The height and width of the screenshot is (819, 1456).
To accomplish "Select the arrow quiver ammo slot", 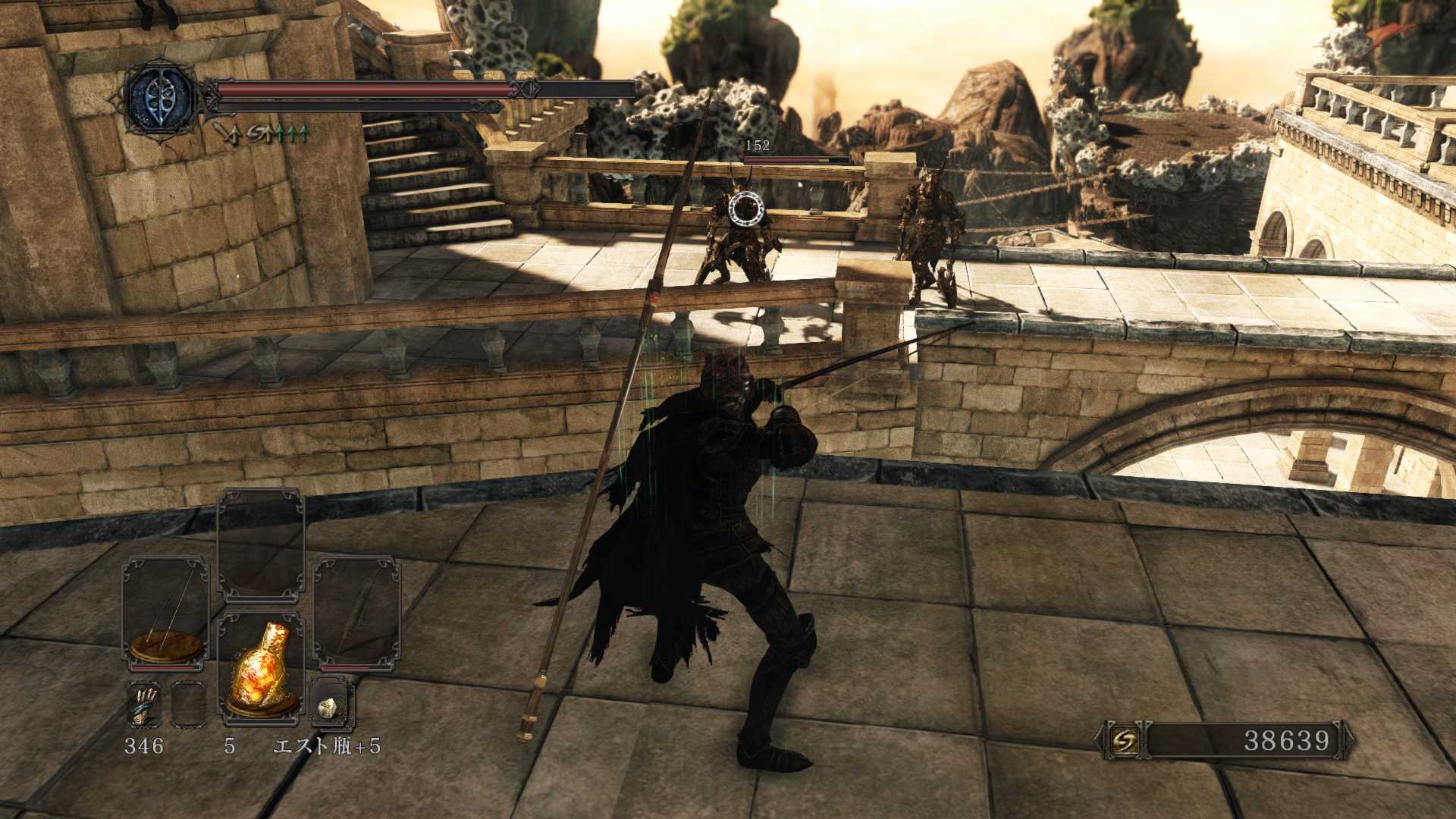I will tap(144, 704).
